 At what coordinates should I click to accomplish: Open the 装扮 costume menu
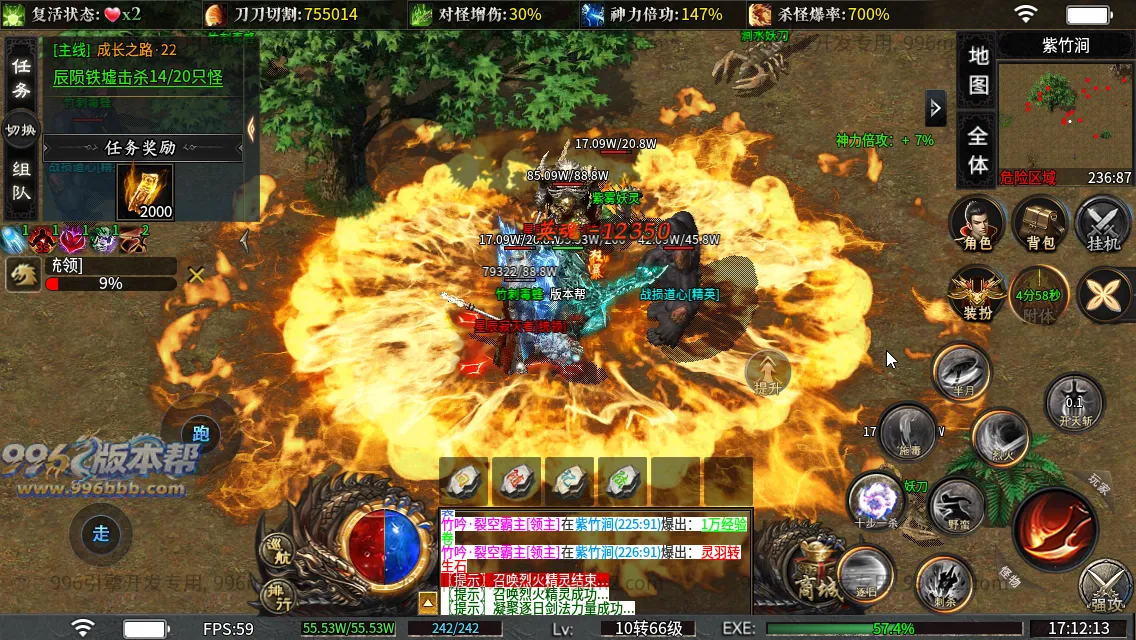[977, 294]
